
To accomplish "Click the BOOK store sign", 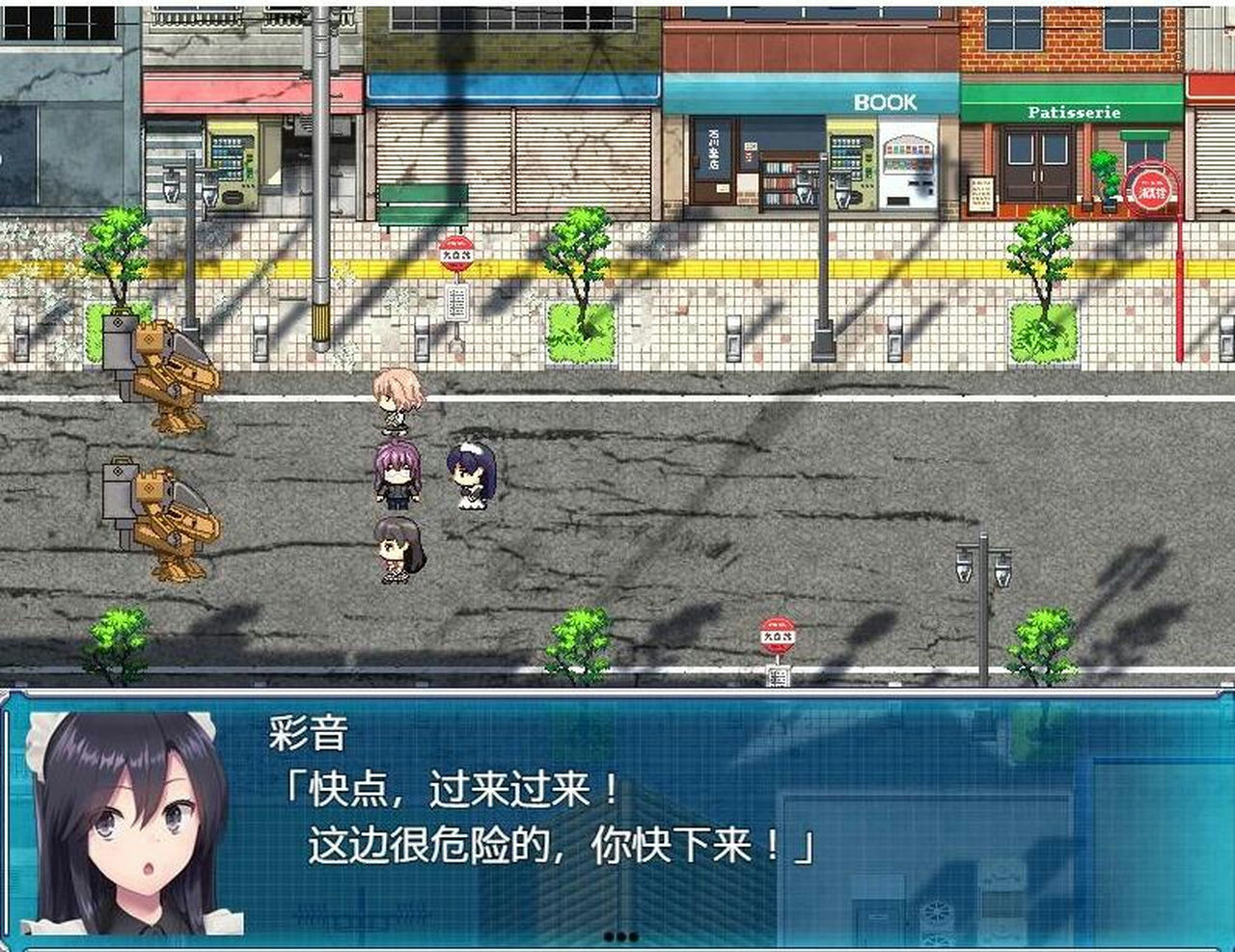I will tap(884, 102).
